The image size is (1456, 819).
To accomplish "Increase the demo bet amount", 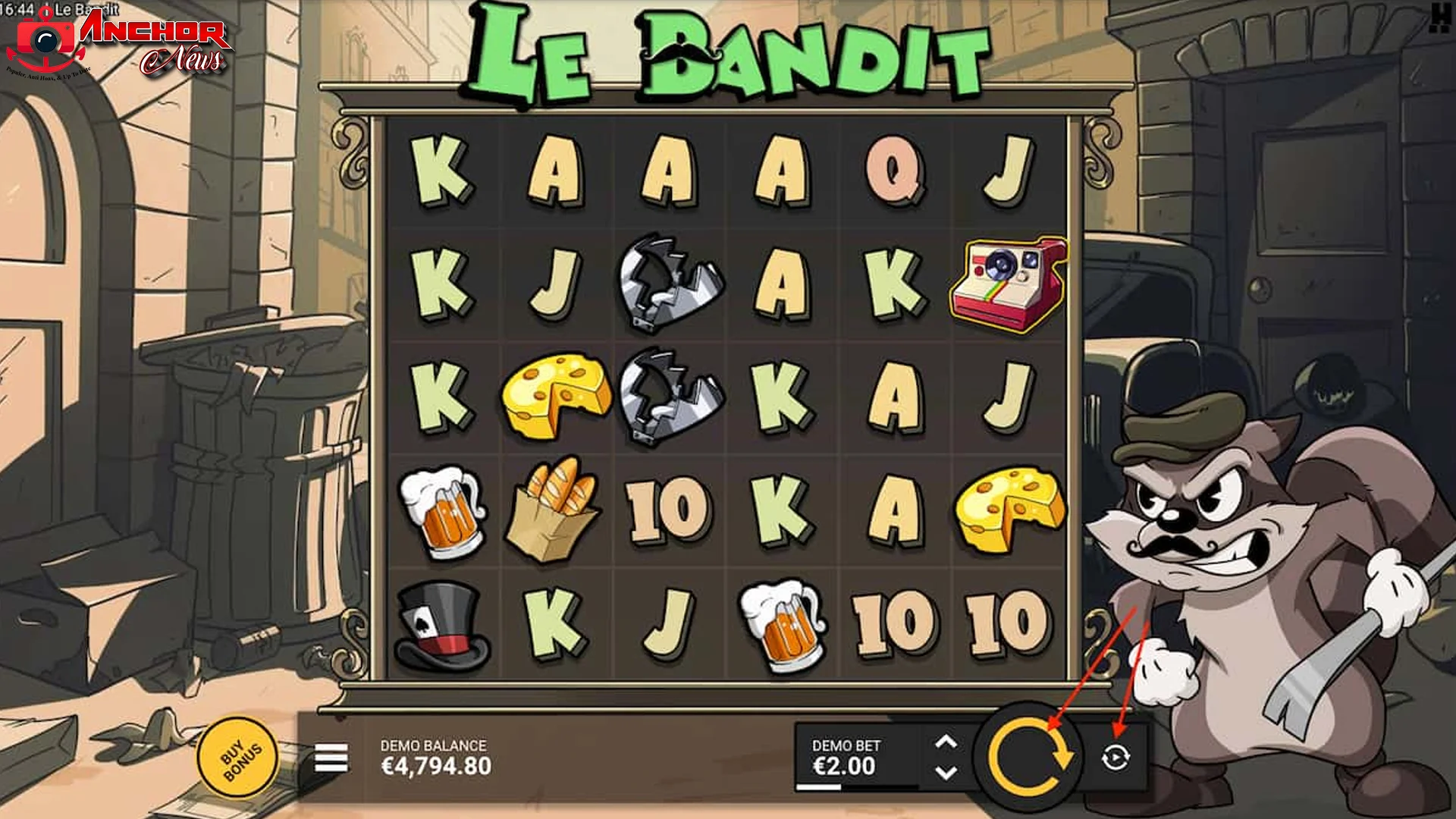I will (x=945, y=741).
